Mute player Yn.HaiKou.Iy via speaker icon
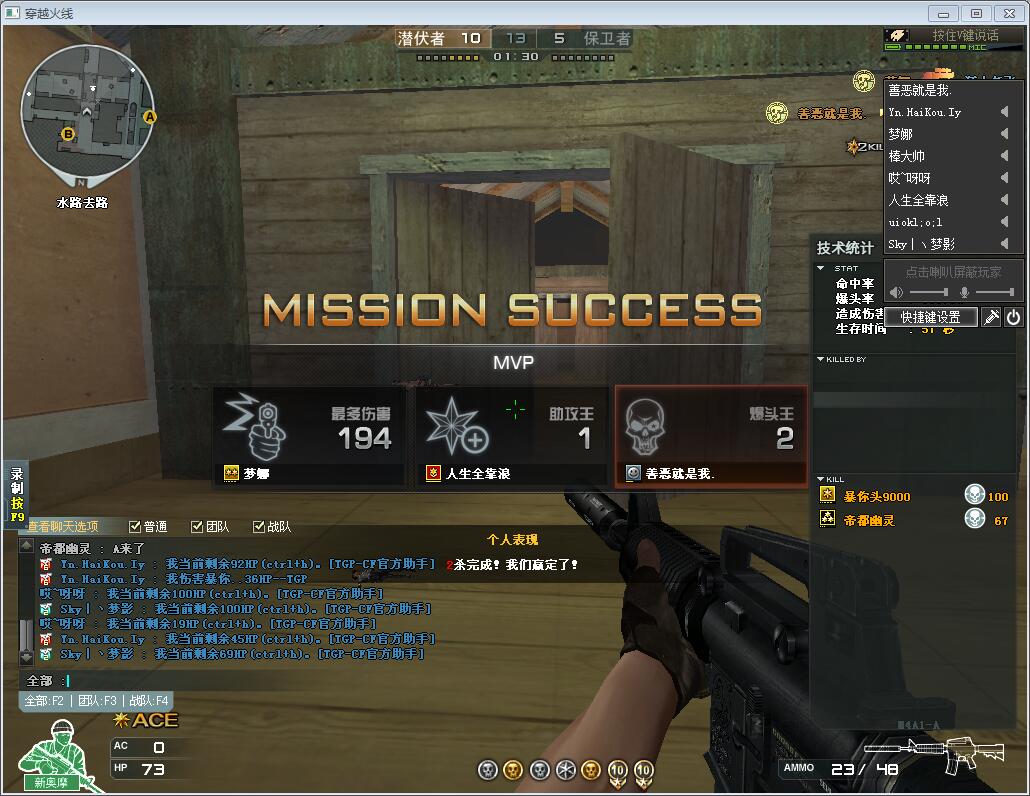 1004,112
